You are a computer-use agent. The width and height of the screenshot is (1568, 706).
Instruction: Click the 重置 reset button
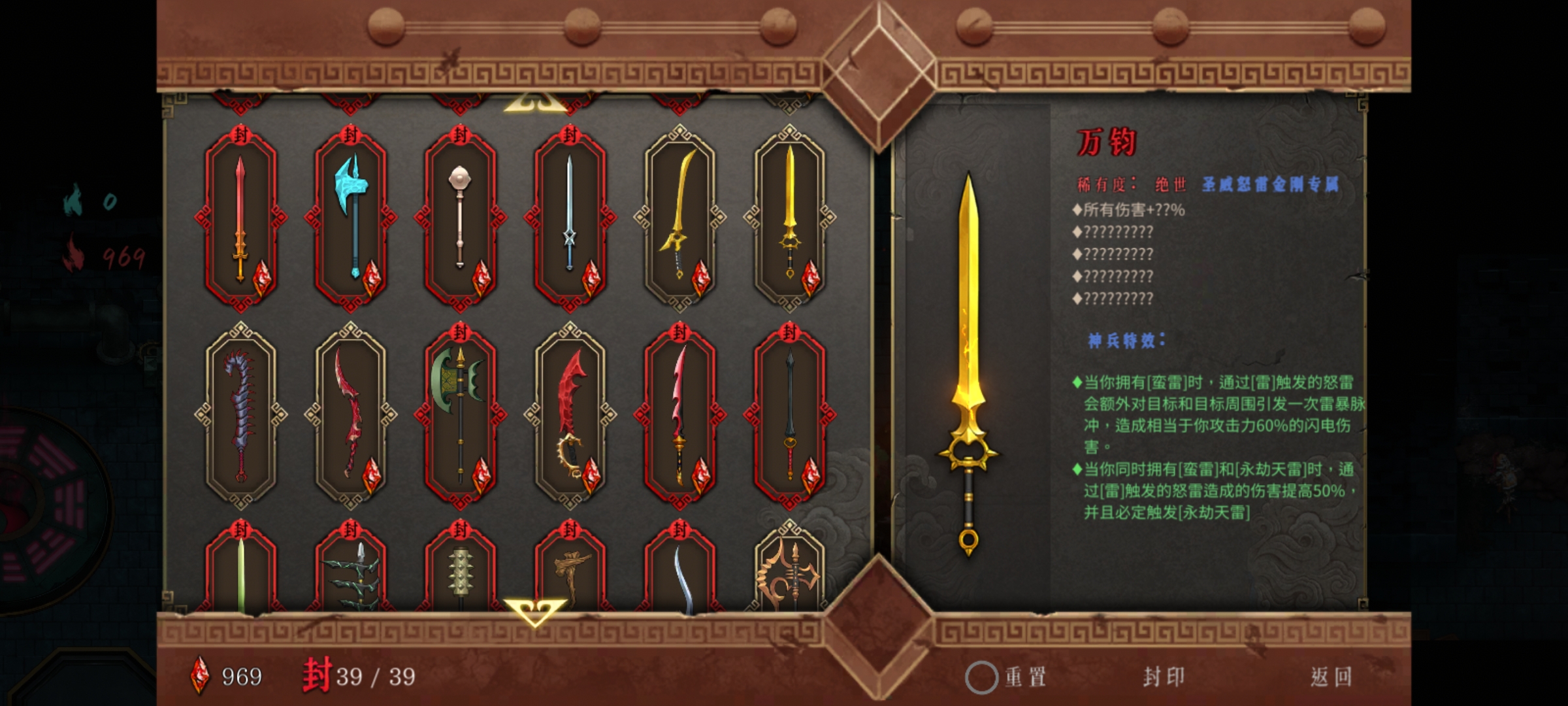[x=1008, y=677]
